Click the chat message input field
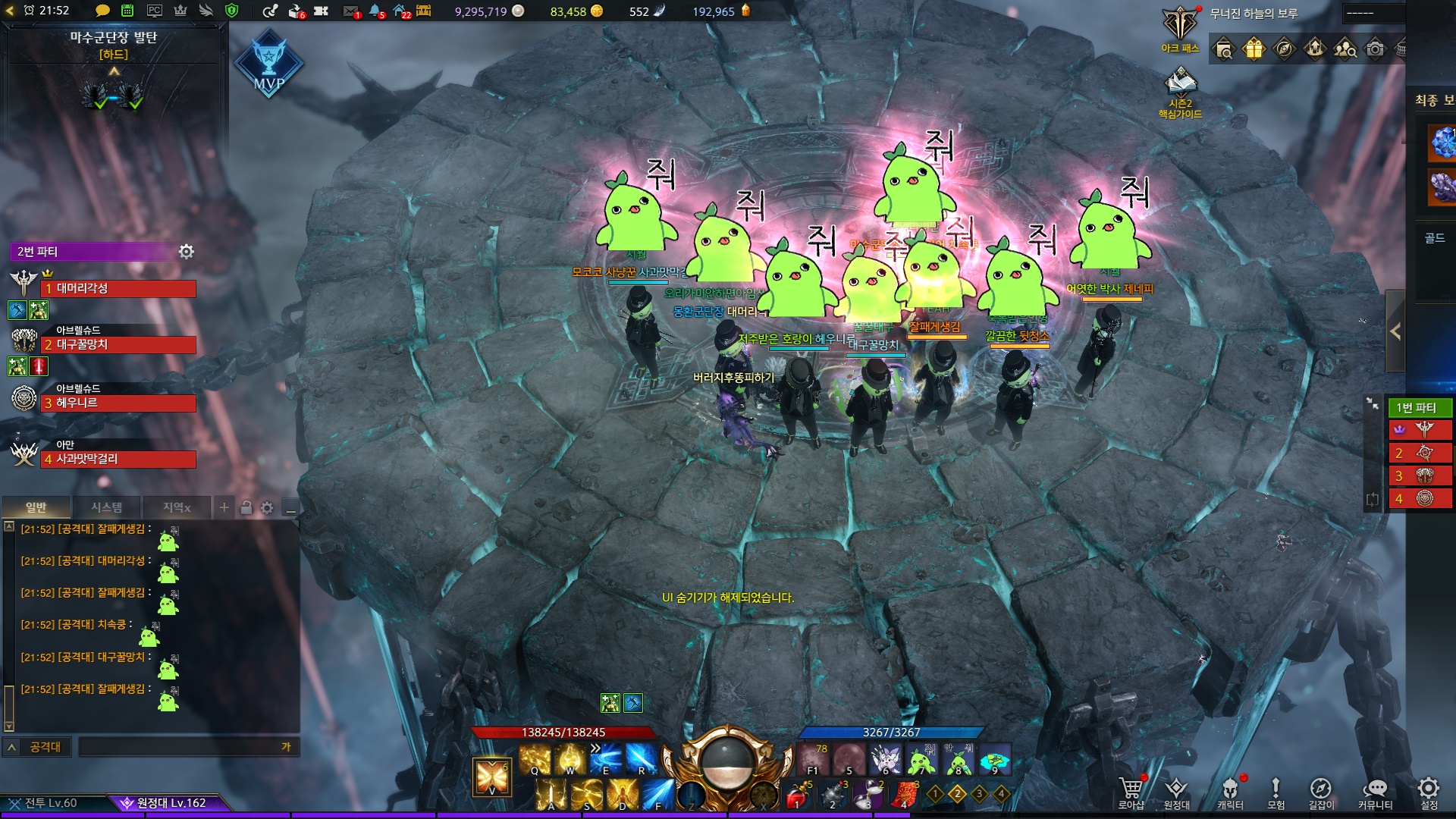The width and height of the screenshot is (1456, 819). pos(182,747)
